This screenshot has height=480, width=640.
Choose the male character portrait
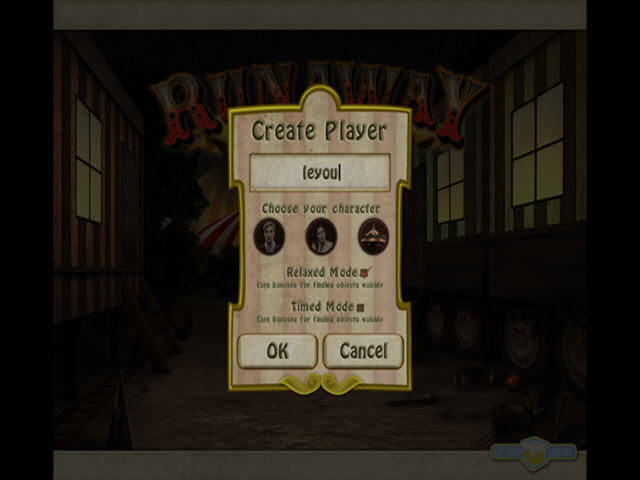point(269,237)
